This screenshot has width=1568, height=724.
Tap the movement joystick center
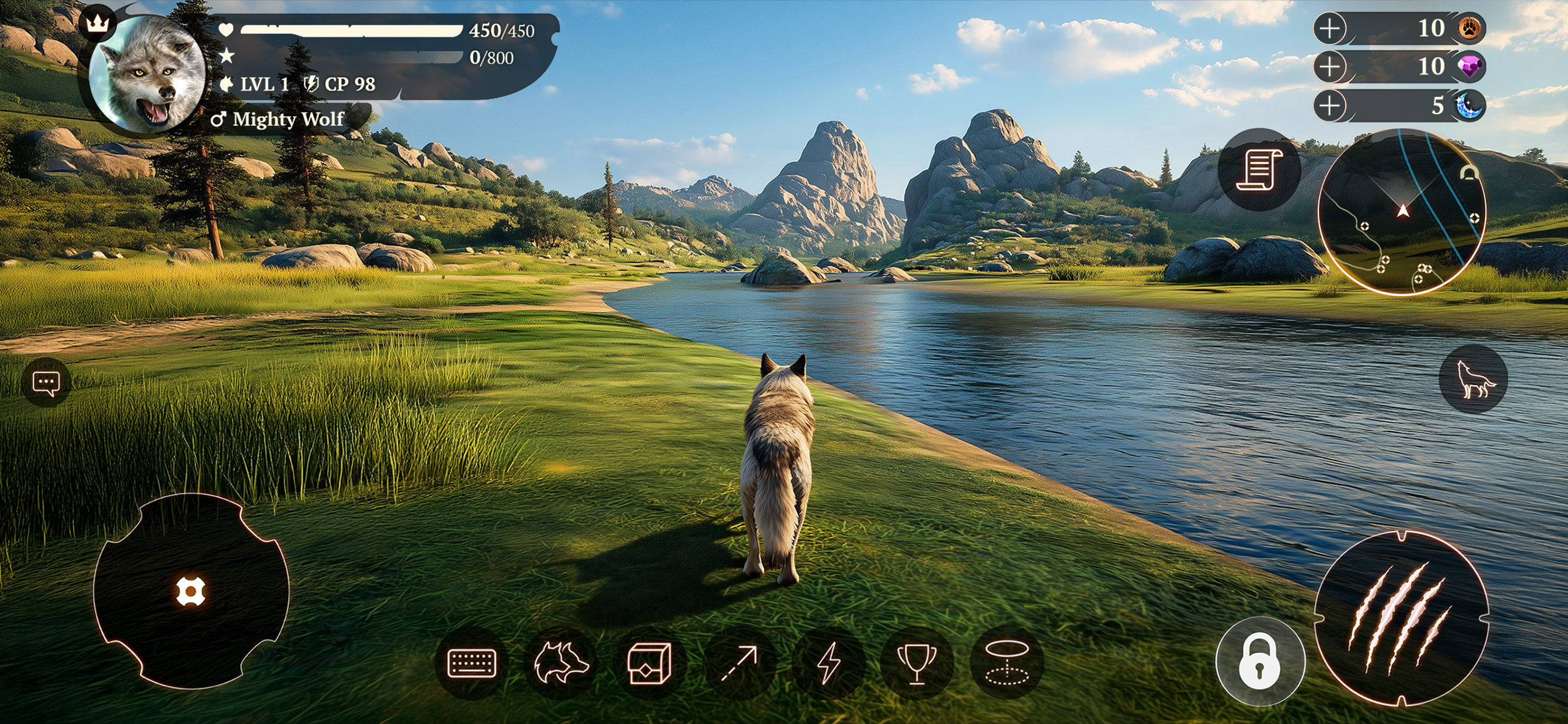click(190, 591)
